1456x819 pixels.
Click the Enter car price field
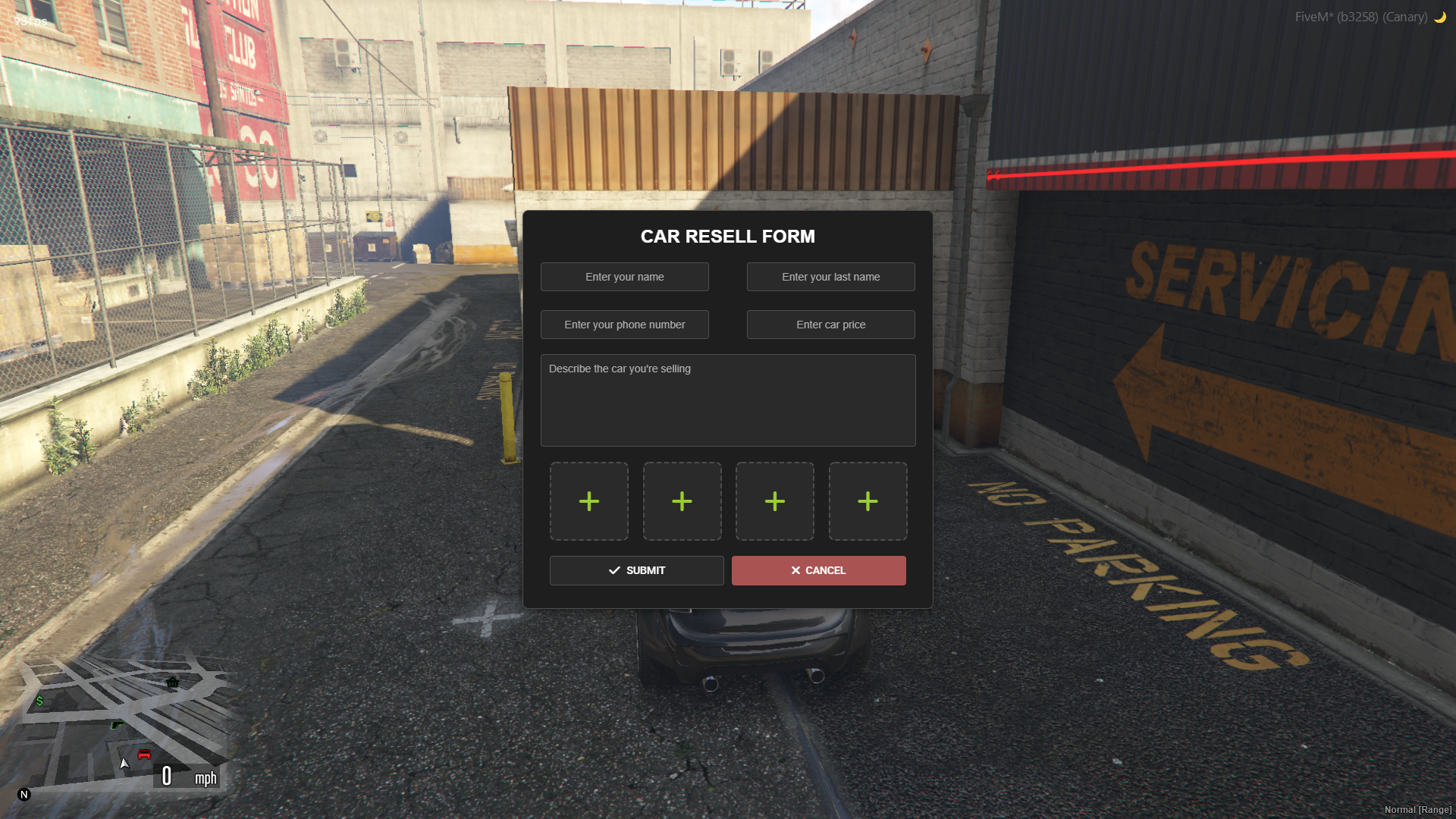(x=830, y=325)
